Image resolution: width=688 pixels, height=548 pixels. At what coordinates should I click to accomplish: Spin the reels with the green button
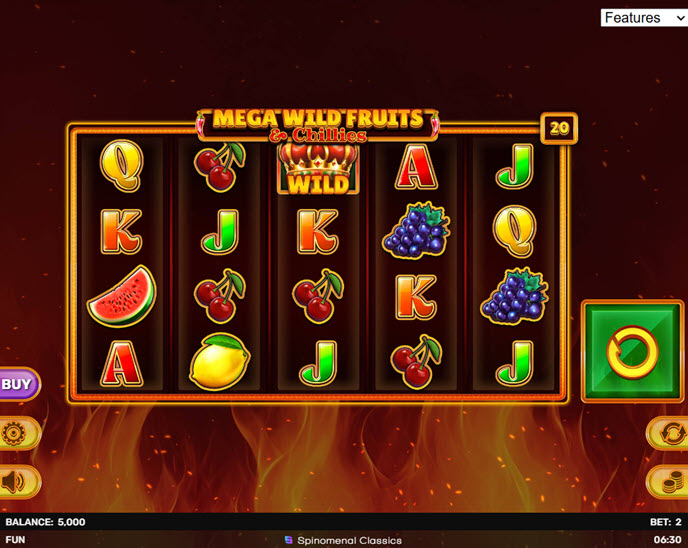[634, 351]
